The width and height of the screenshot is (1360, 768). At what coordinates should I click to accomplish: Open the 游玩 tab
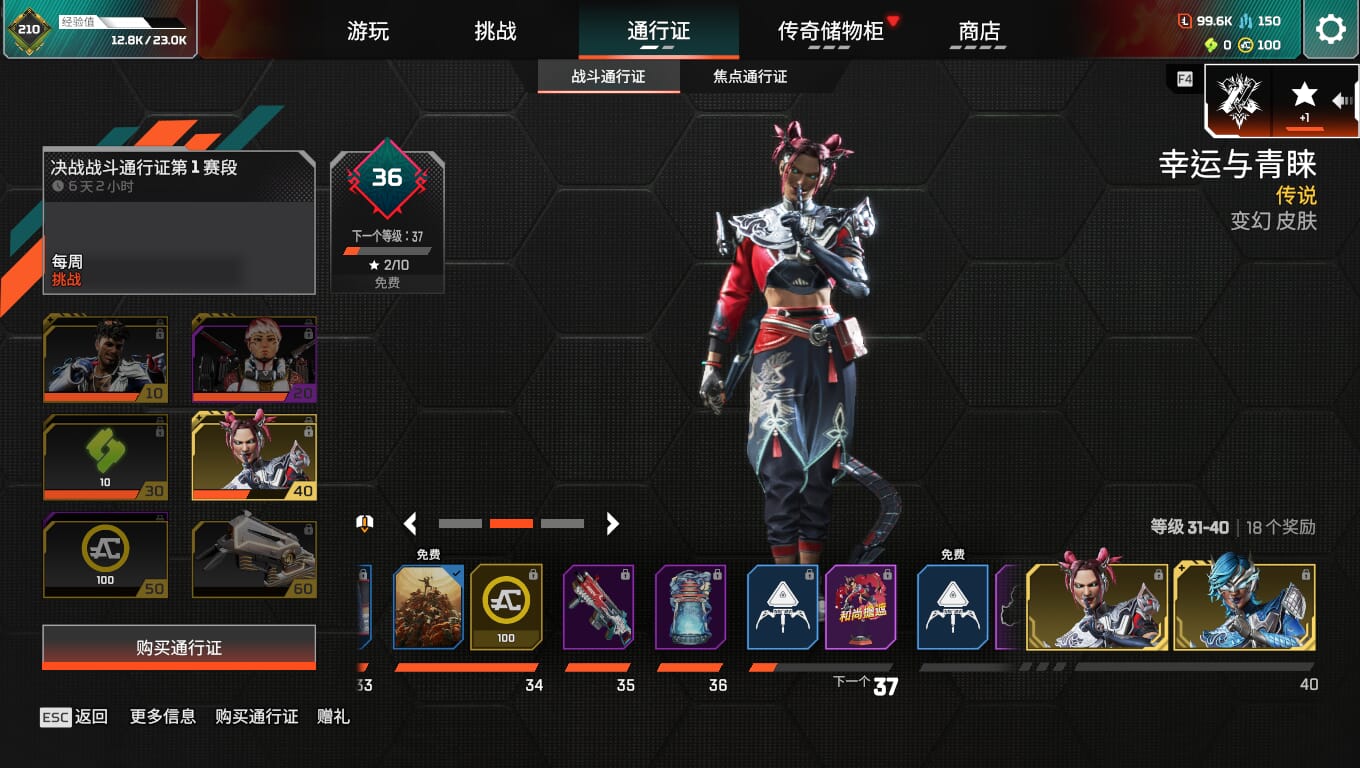click(367, 31)
